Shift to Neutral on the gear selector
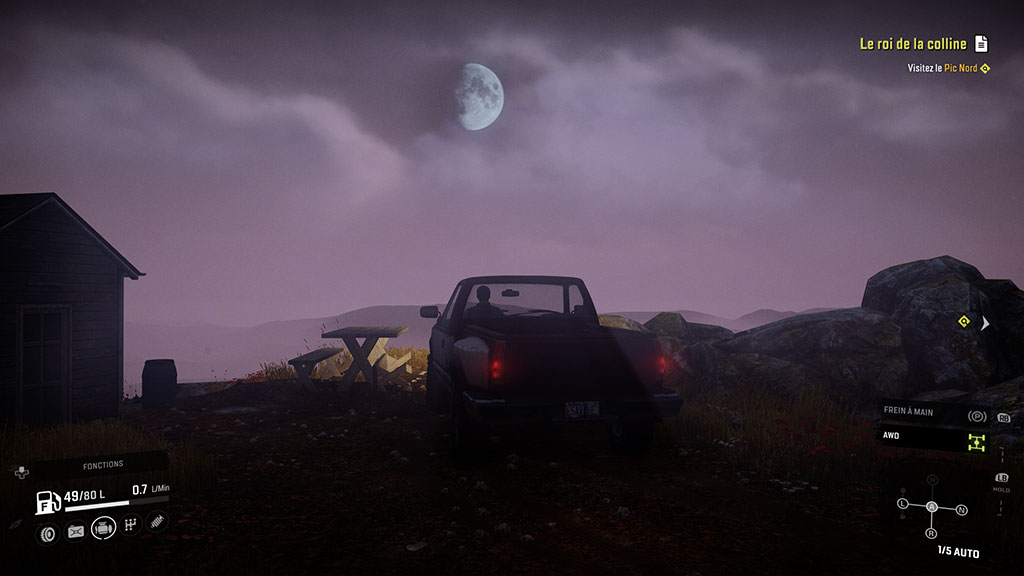 pyautogui.click(x=962, y=510)
